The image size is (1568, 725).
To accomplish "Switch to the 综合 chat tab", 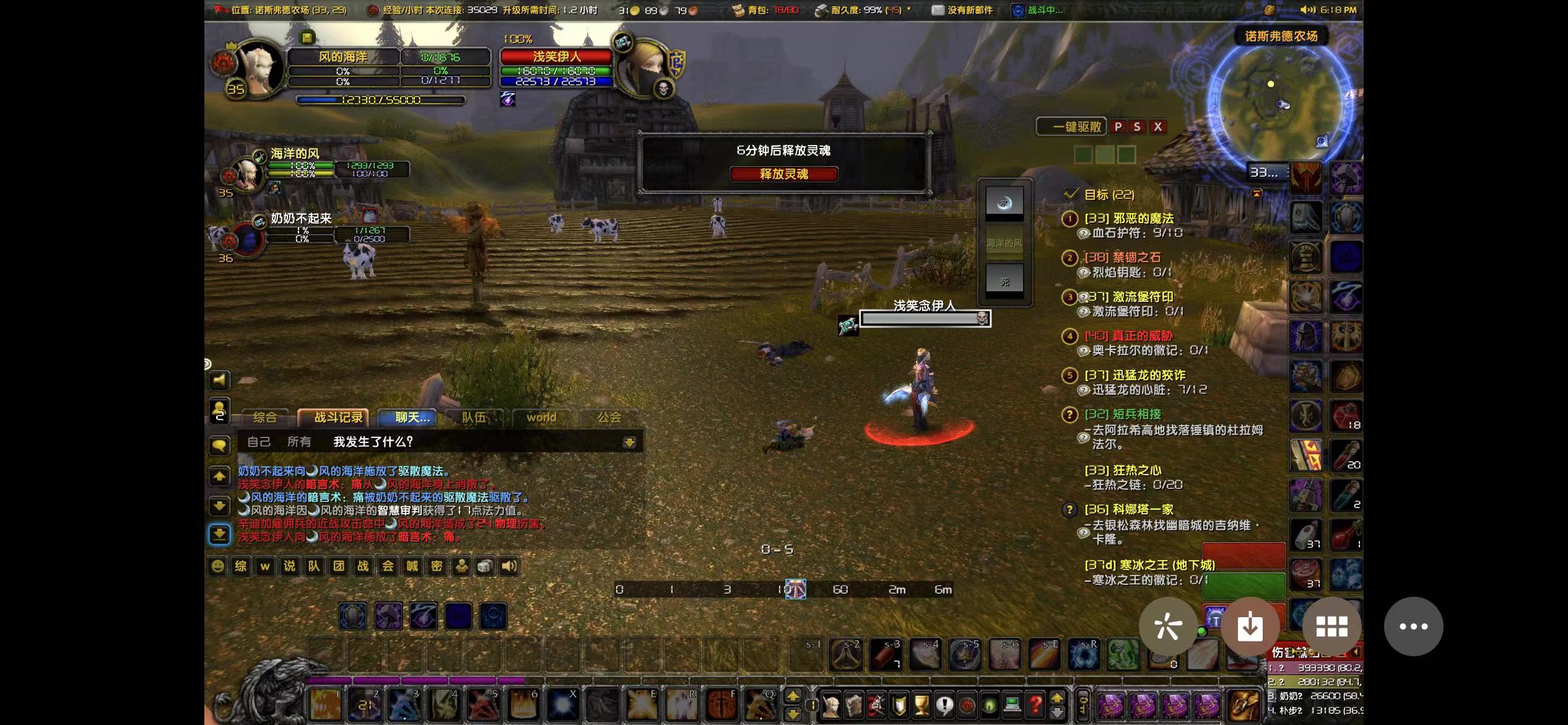I will [x=265, y=418].
